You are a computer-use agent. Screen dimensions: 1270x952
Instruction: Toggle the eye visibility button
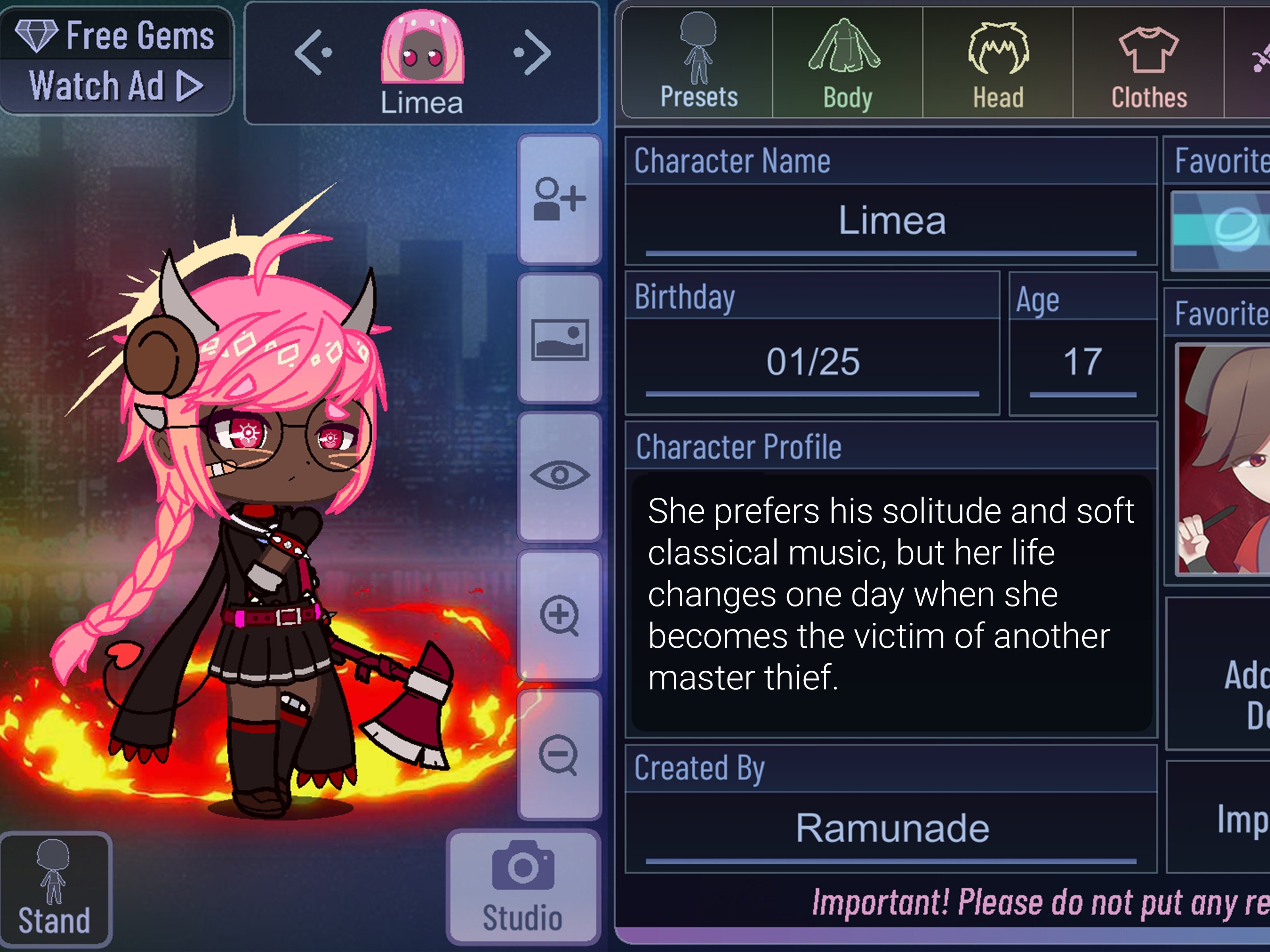pyautogui.click(x=559, y=476)
